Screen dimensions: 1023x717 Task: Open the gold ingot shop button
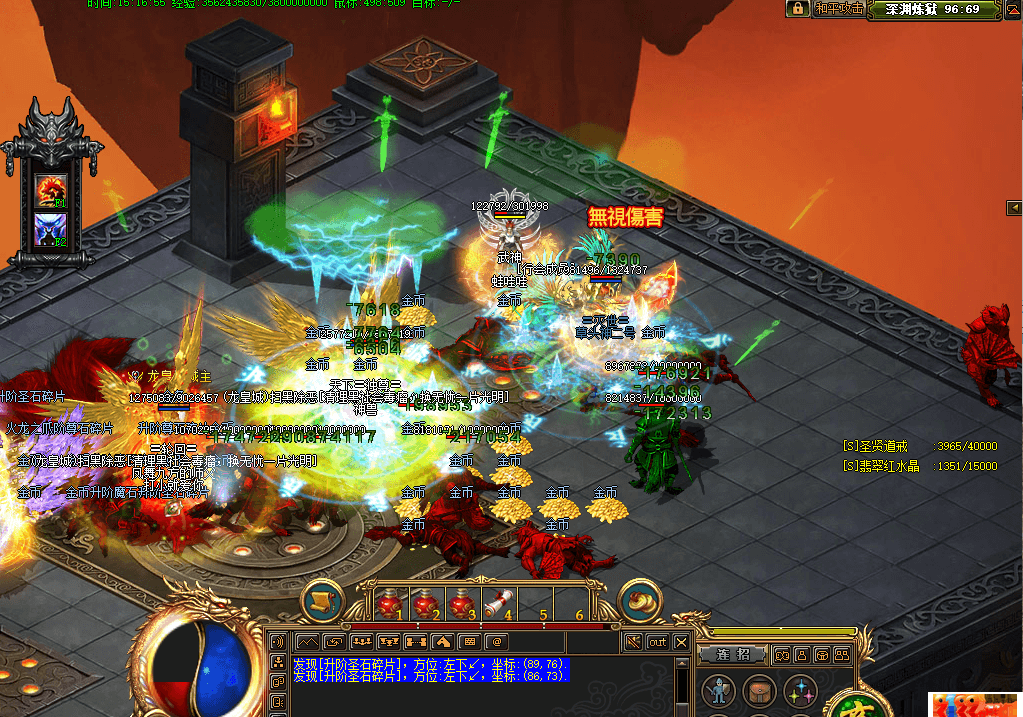pyautogui.click(x=641, y=602)
